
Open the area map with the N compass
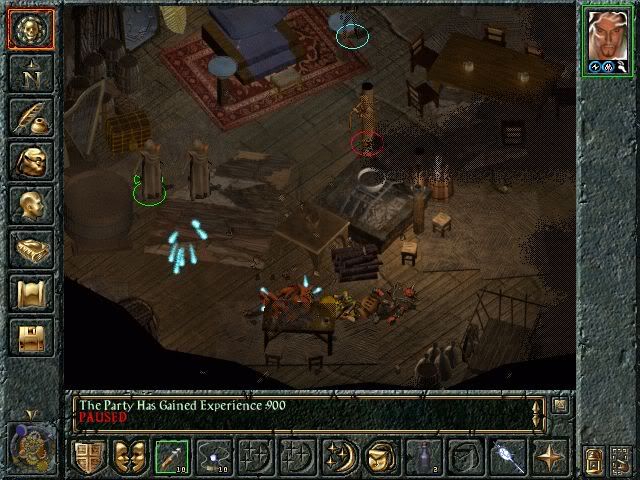[x=29, y=73]
